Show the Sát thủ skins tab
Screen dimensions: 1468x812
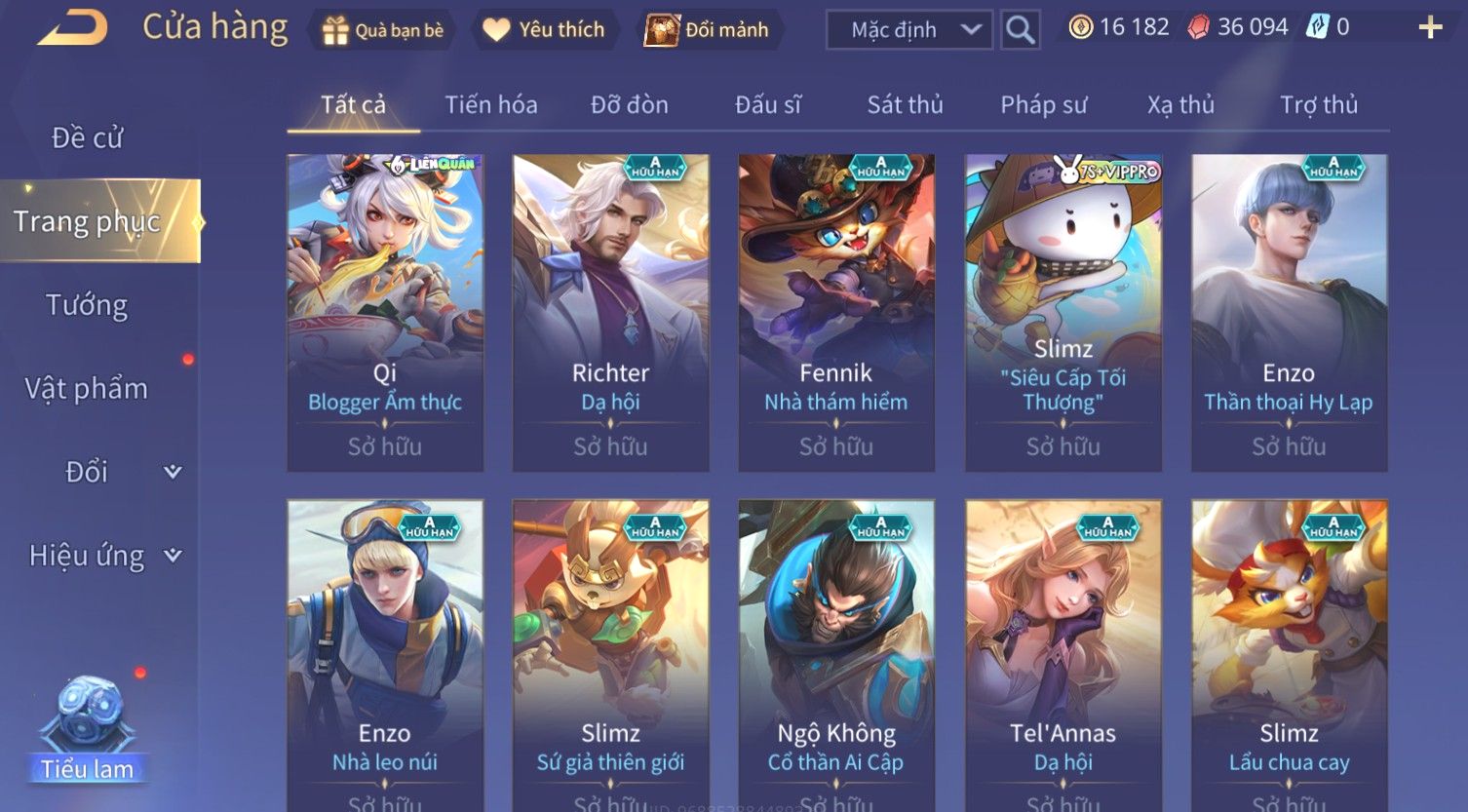tap(905, 104)
